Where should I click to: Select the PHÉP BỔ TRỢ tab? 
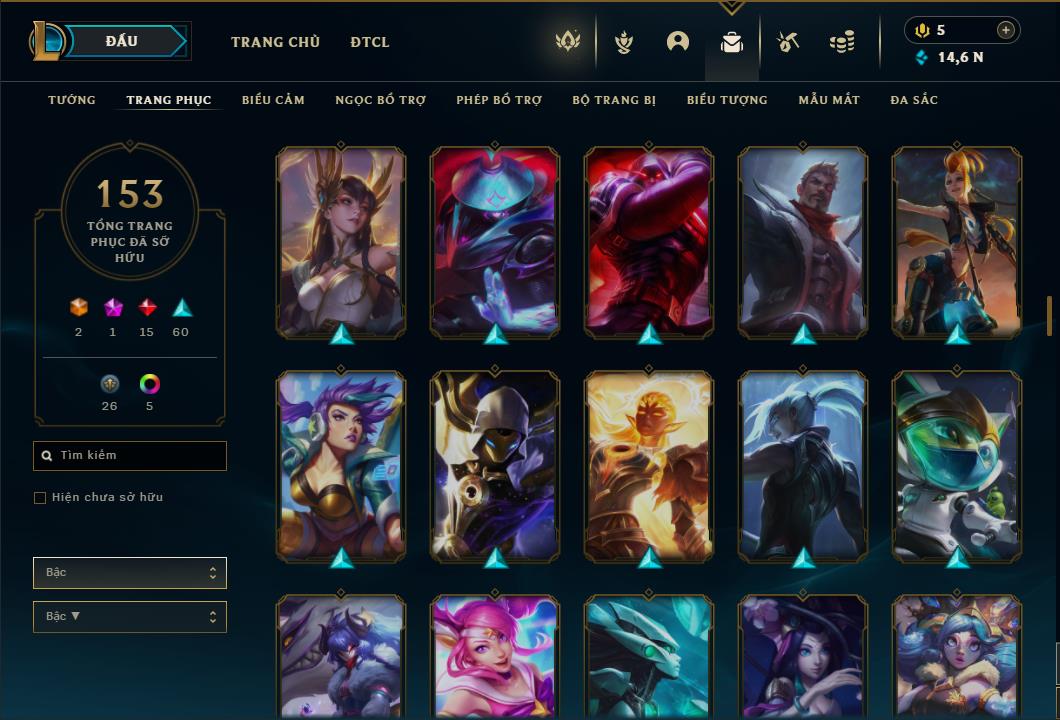(499, 100)
